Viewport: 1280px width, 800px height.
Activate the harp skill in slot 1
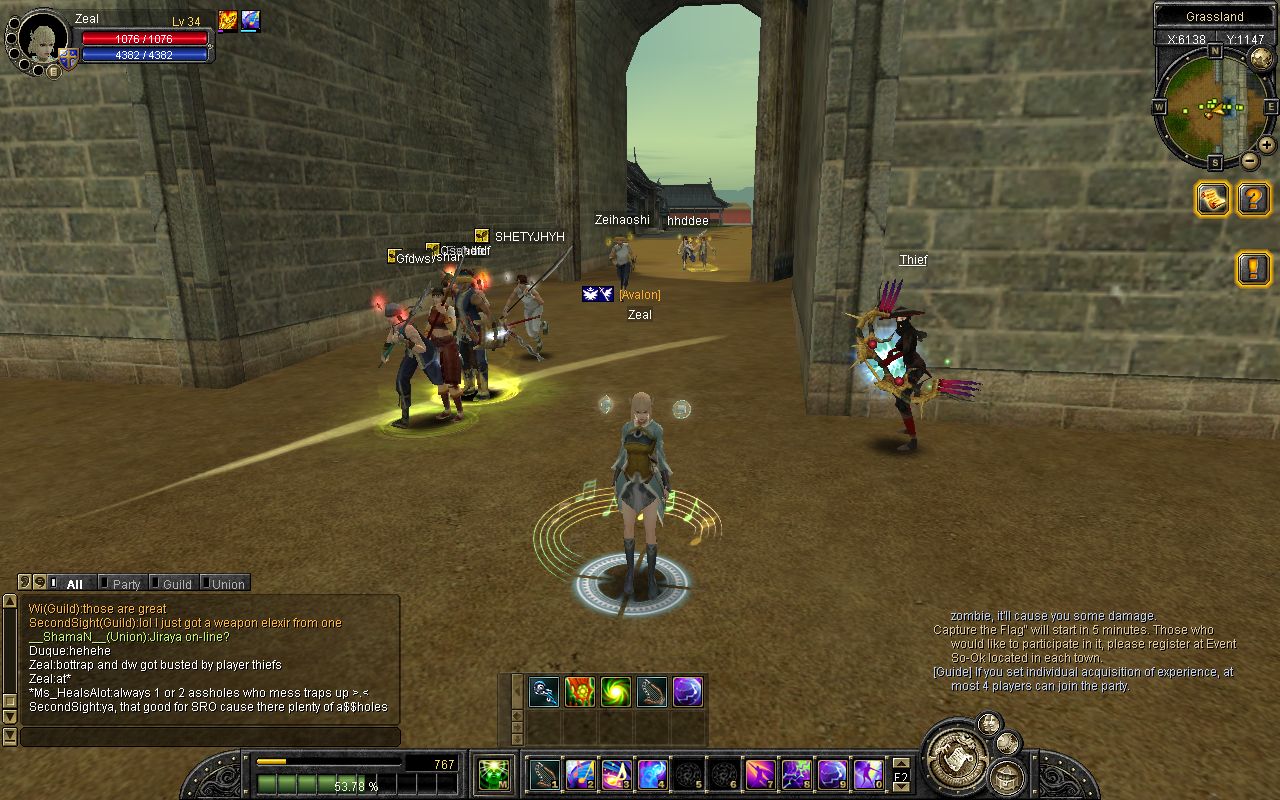pyautogui.click(x=545, y=774)
